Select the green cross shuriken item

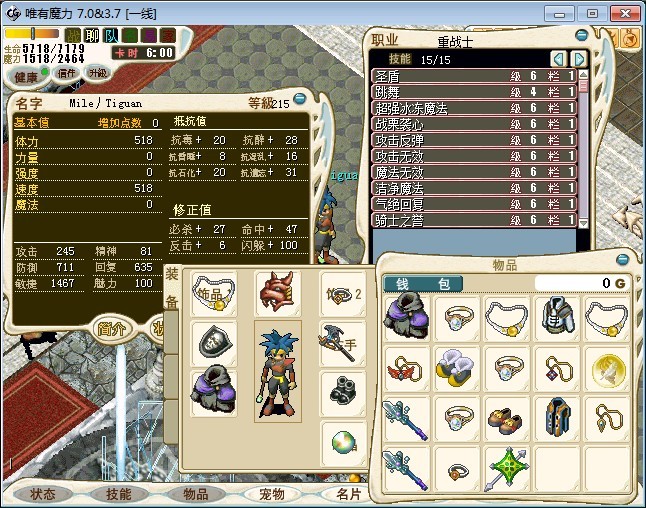(x=508, y=468)
